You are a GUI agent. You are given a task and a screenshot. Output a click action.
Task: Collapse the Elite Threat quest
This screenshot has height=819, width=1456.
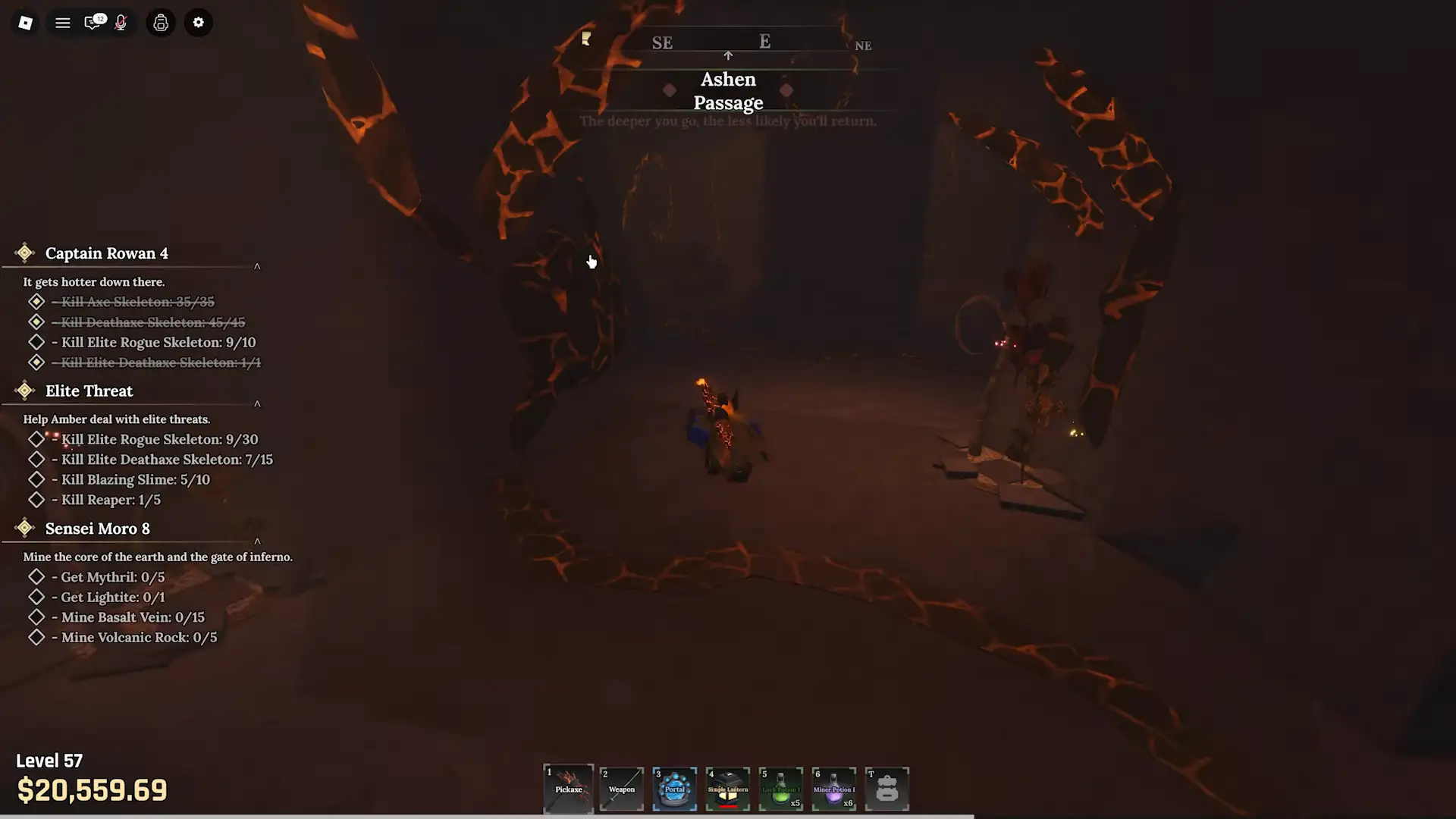[x=257, y=404]
